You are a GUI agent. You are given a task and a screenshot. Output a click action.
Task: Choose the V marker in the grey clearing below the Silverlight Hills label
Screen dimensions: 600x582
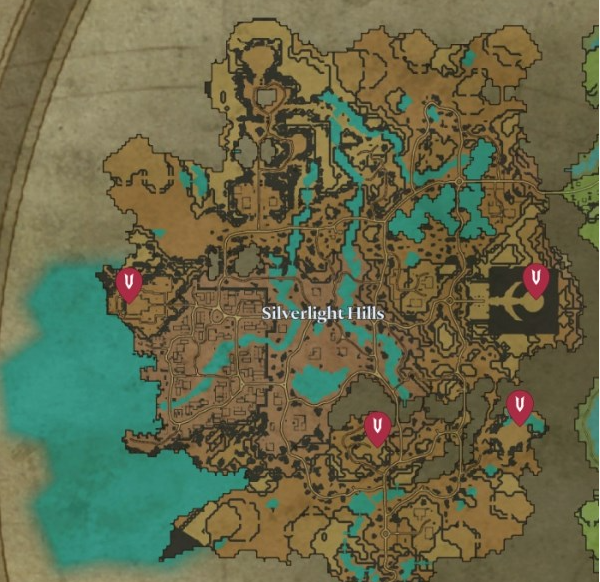click(377, 427)
